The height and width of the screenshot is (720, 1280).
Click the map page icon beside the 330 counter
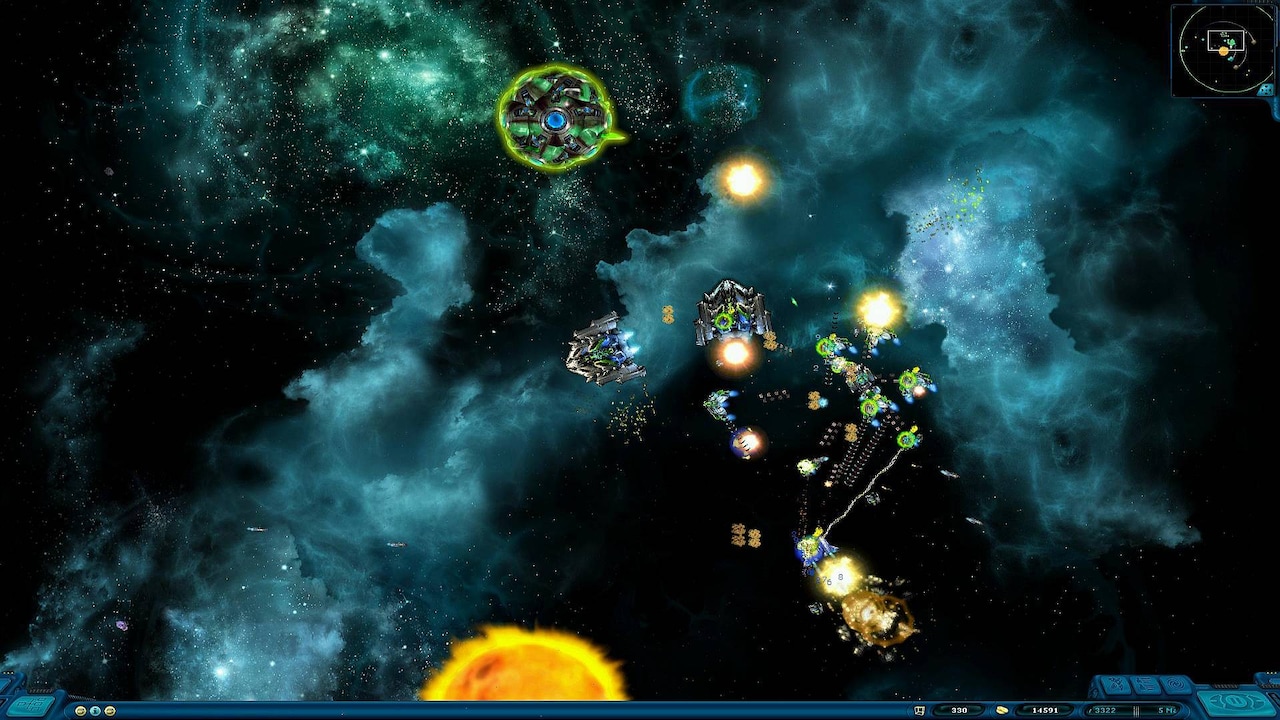click(x=919, y=709)
